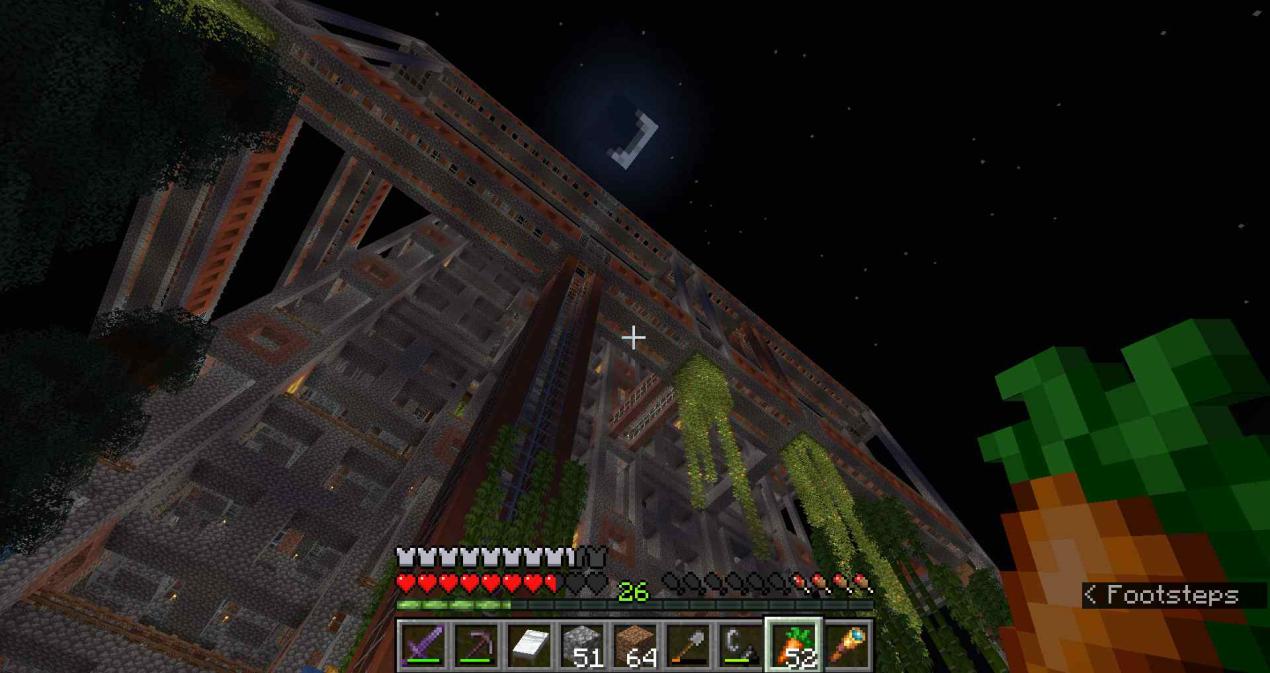1270x673 pixels.
Task: Choose the white paper item slot
Action: 529,645
